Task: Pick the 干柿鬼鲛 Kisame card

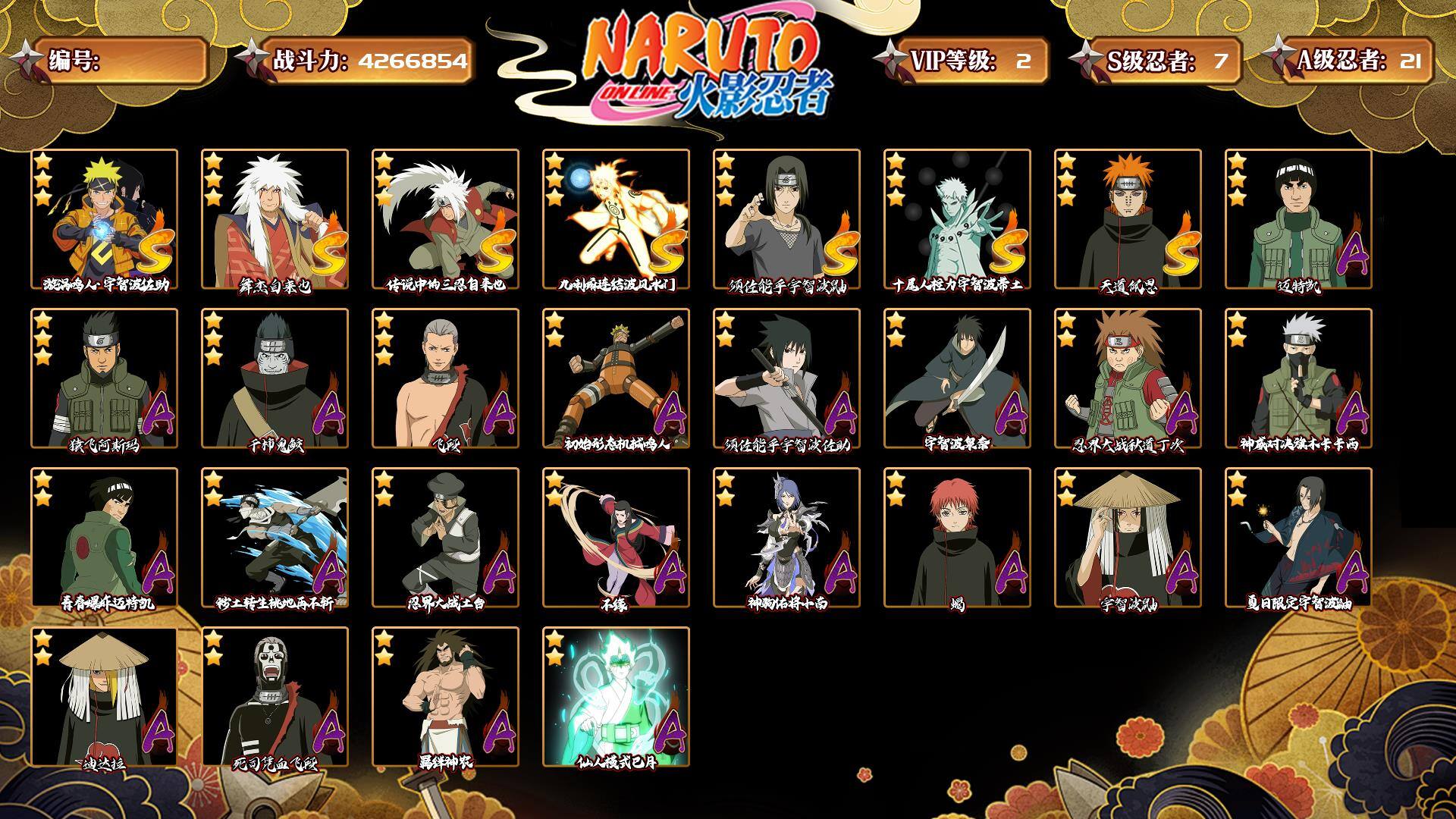Action: (275, 378)
